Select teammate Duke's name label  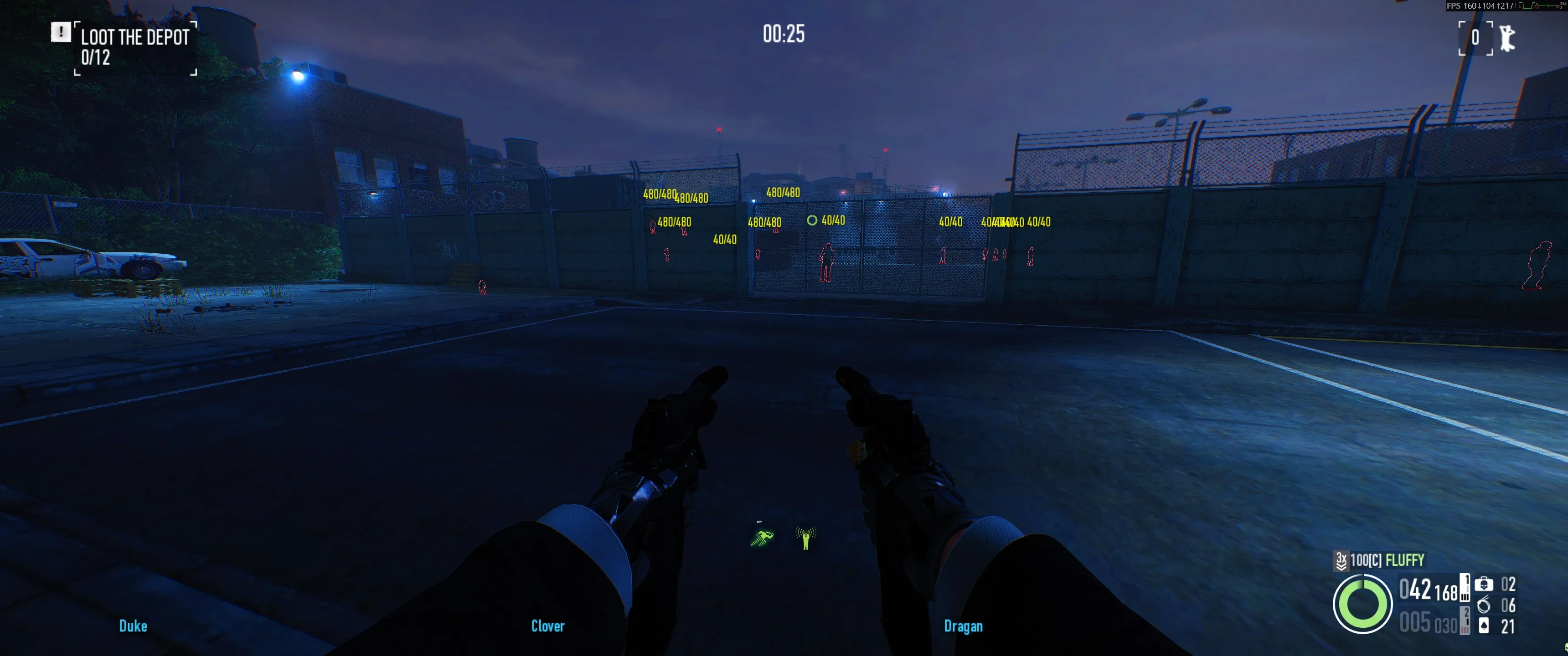133,626
